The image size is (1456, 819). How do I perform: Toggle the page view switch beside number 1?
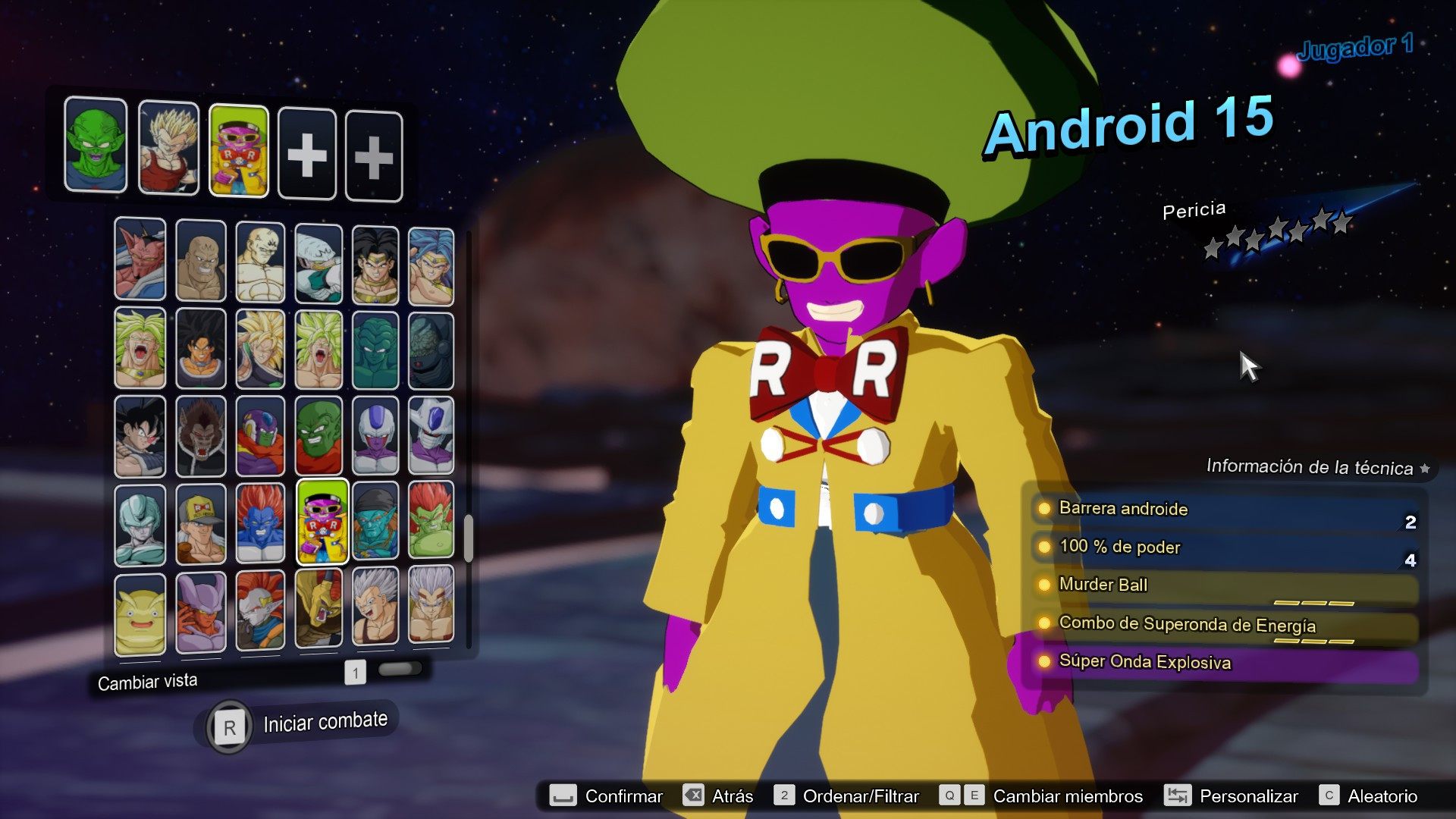click(401, 668)
